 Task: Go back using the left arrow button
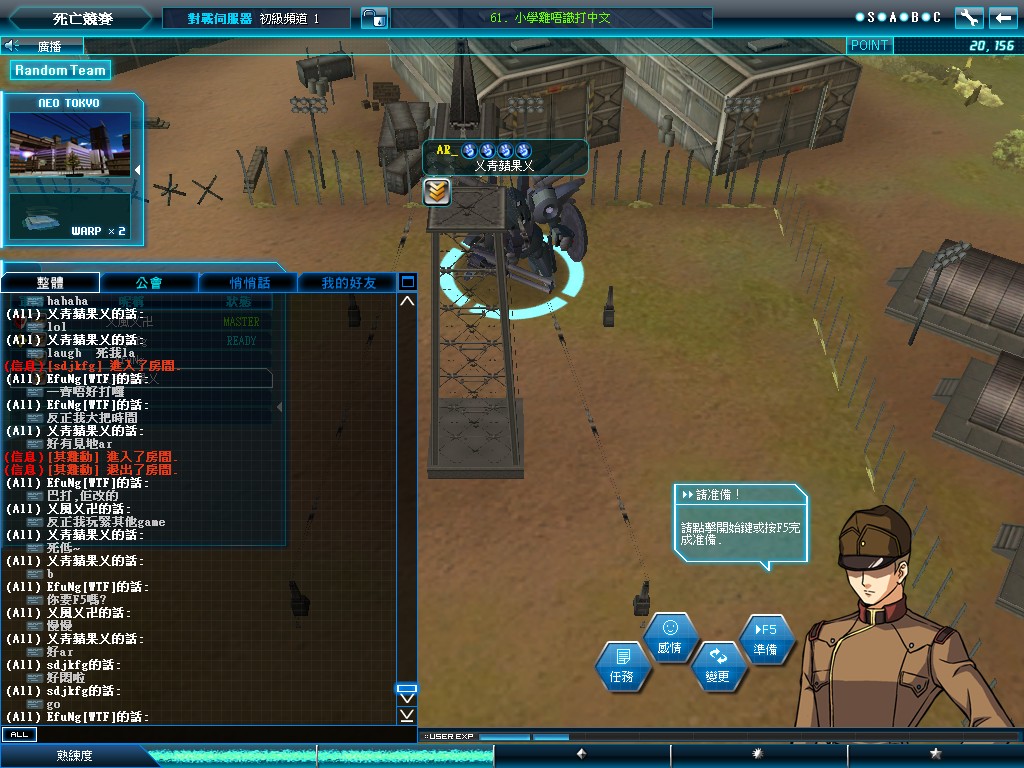[1003, 18]
